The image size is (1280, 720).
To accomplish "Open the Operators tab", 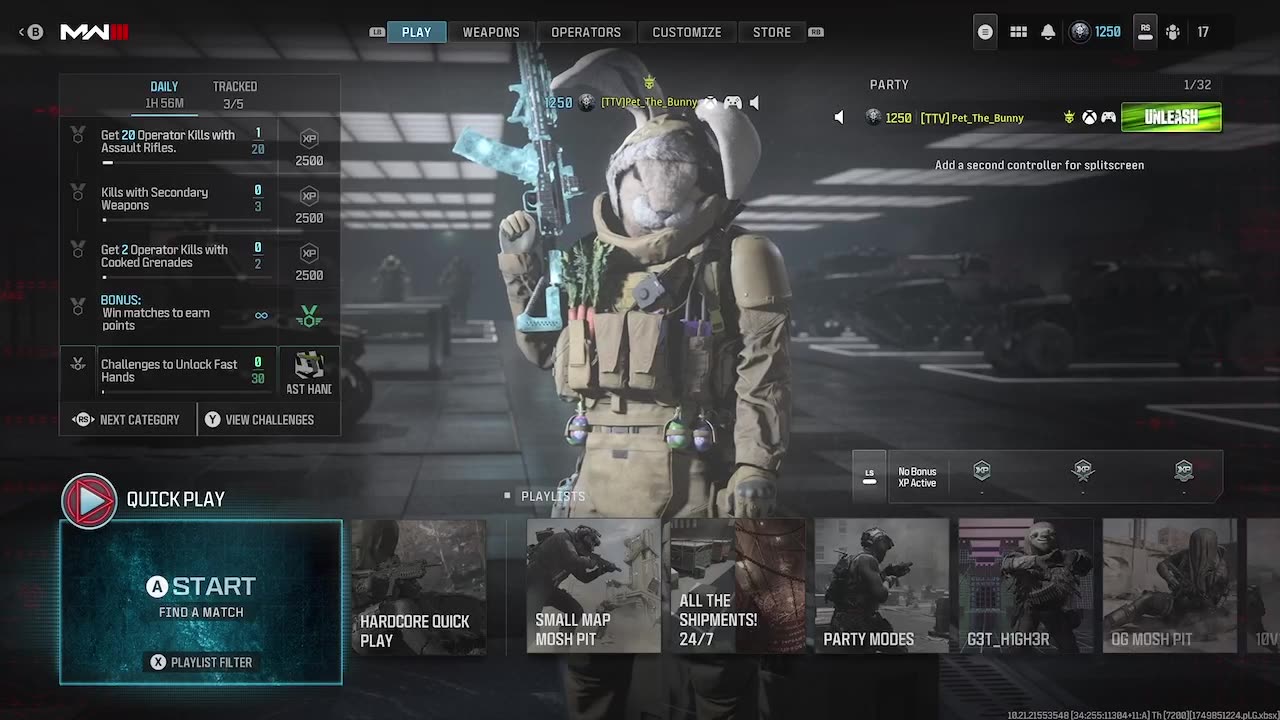I will click(x=586, y=32).
